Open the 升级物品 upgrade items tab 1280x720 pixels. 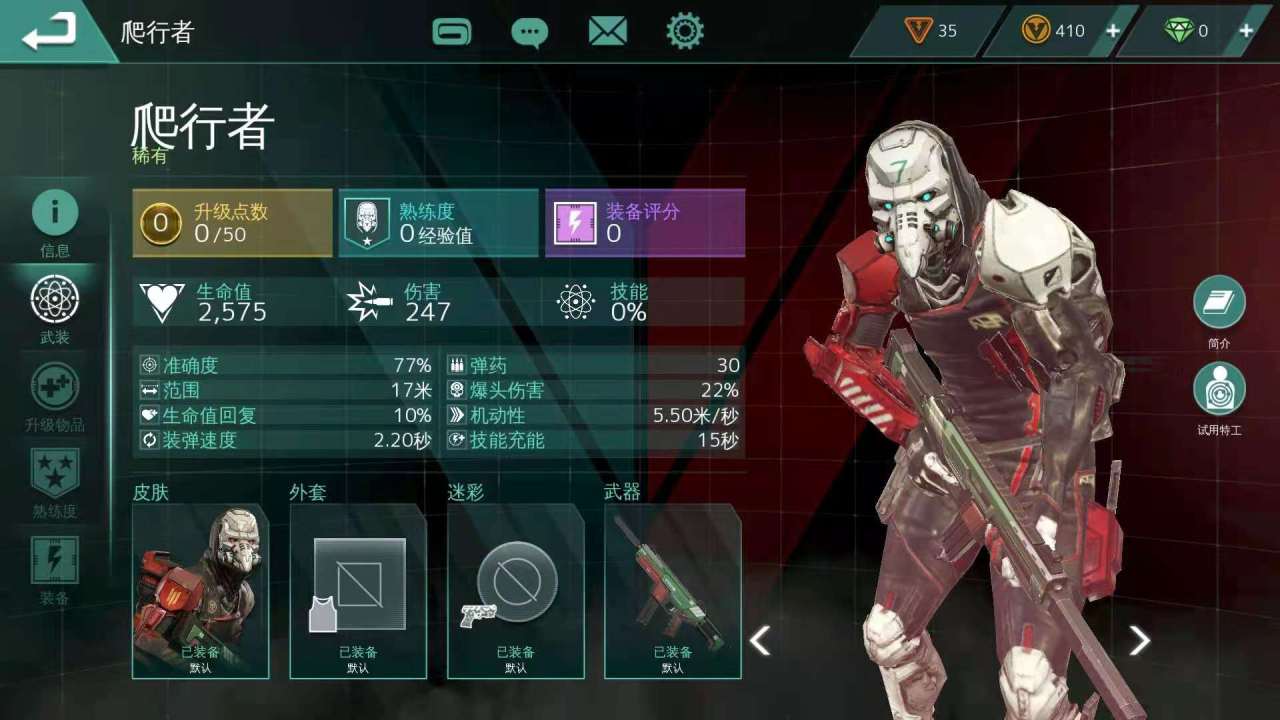point(55,396)
